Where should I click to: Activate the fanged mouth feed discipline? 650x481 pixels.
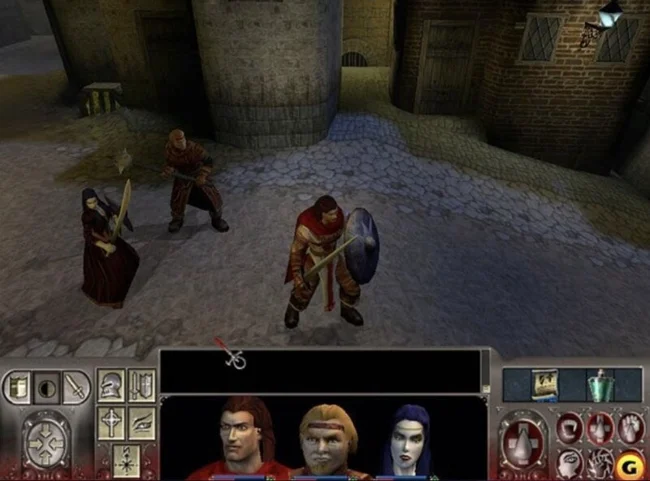[570, 428]
